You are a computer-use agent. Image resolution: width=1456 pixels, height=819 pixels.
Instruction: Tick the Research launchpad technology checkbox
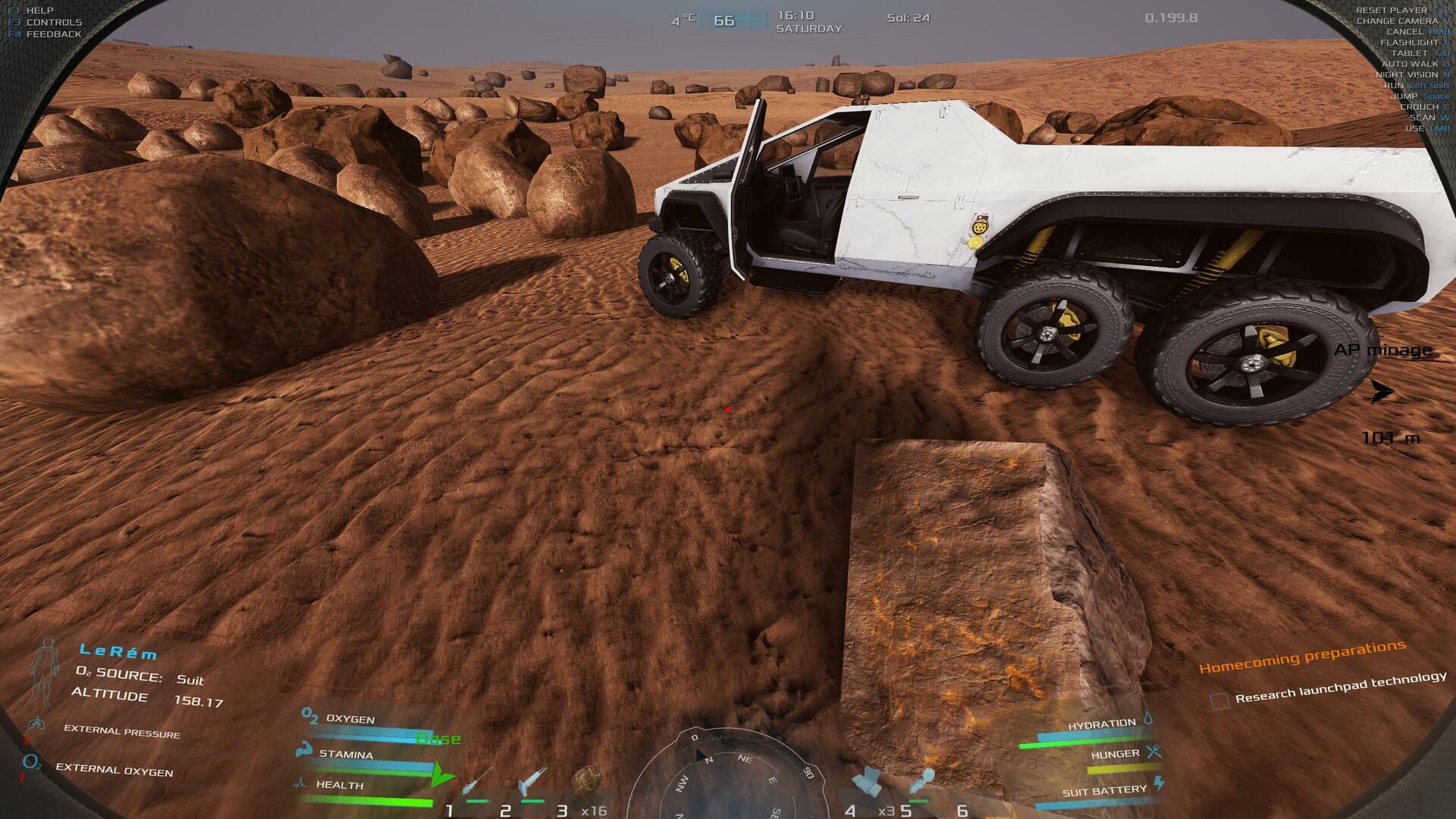1219,701
